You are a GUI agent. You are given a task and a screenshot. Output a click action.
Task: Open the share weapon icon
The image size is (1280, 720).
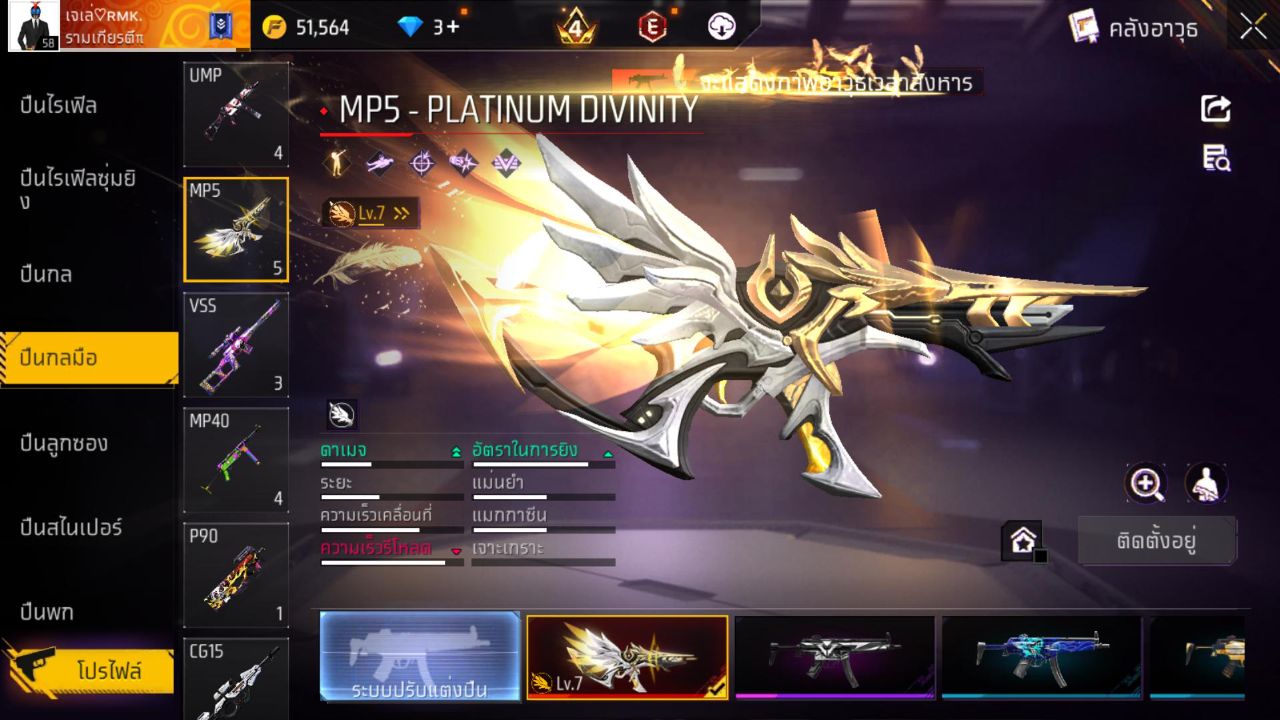tap(1215, 107)
